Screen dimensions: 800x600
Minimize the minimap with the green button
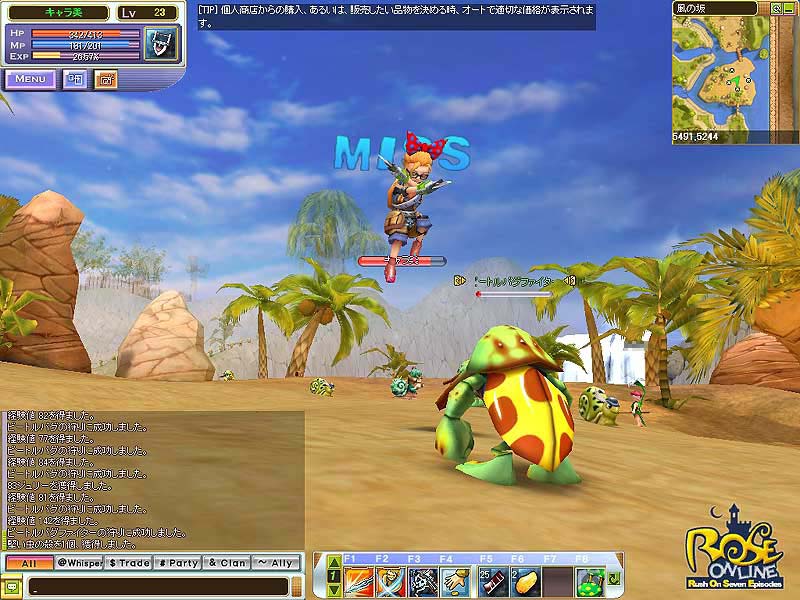coord(789,8)
